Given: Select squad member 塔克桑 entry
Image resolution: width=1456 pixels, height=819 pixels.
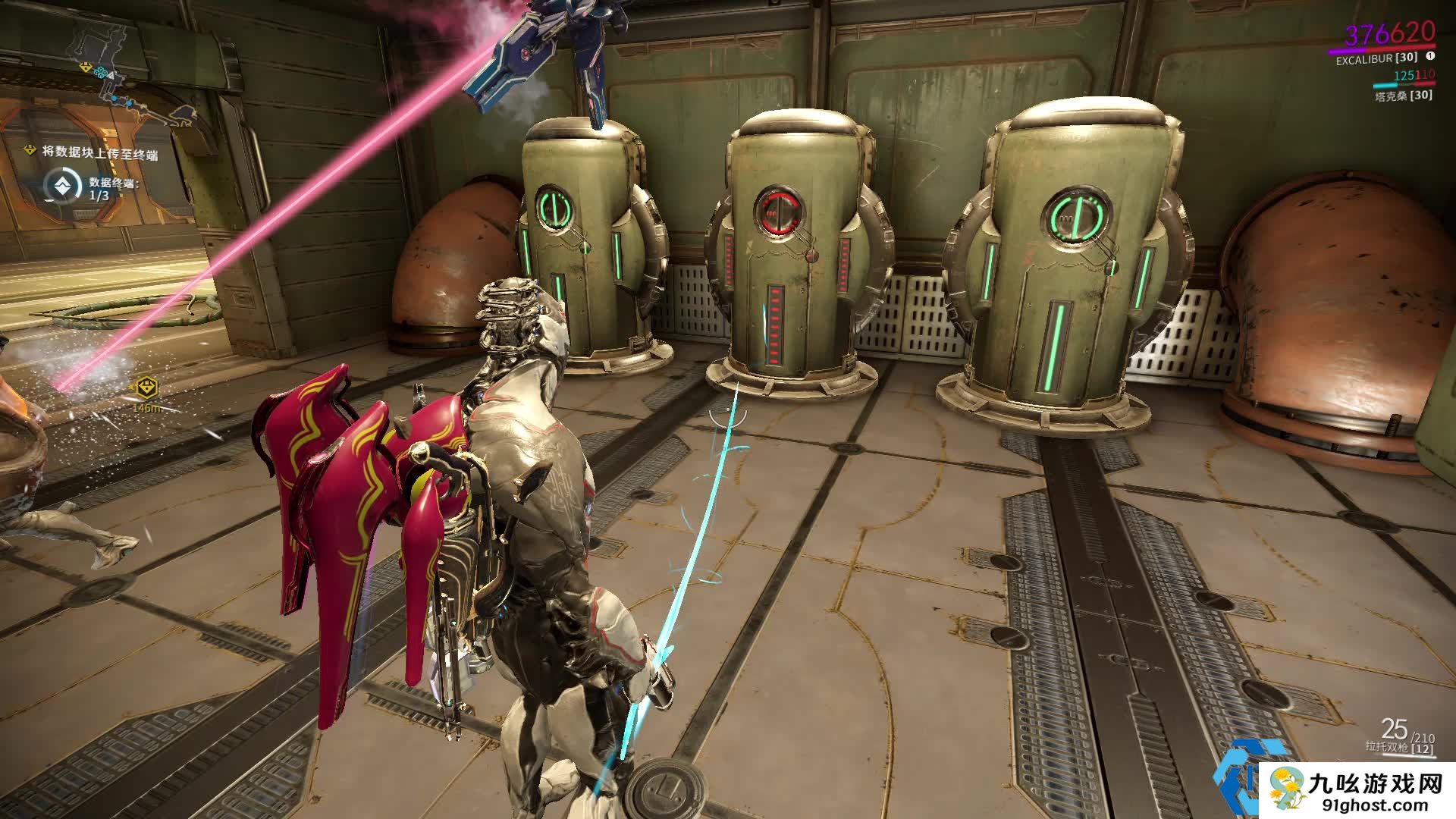Looking at the screenshot, I should pos(1404,96).
